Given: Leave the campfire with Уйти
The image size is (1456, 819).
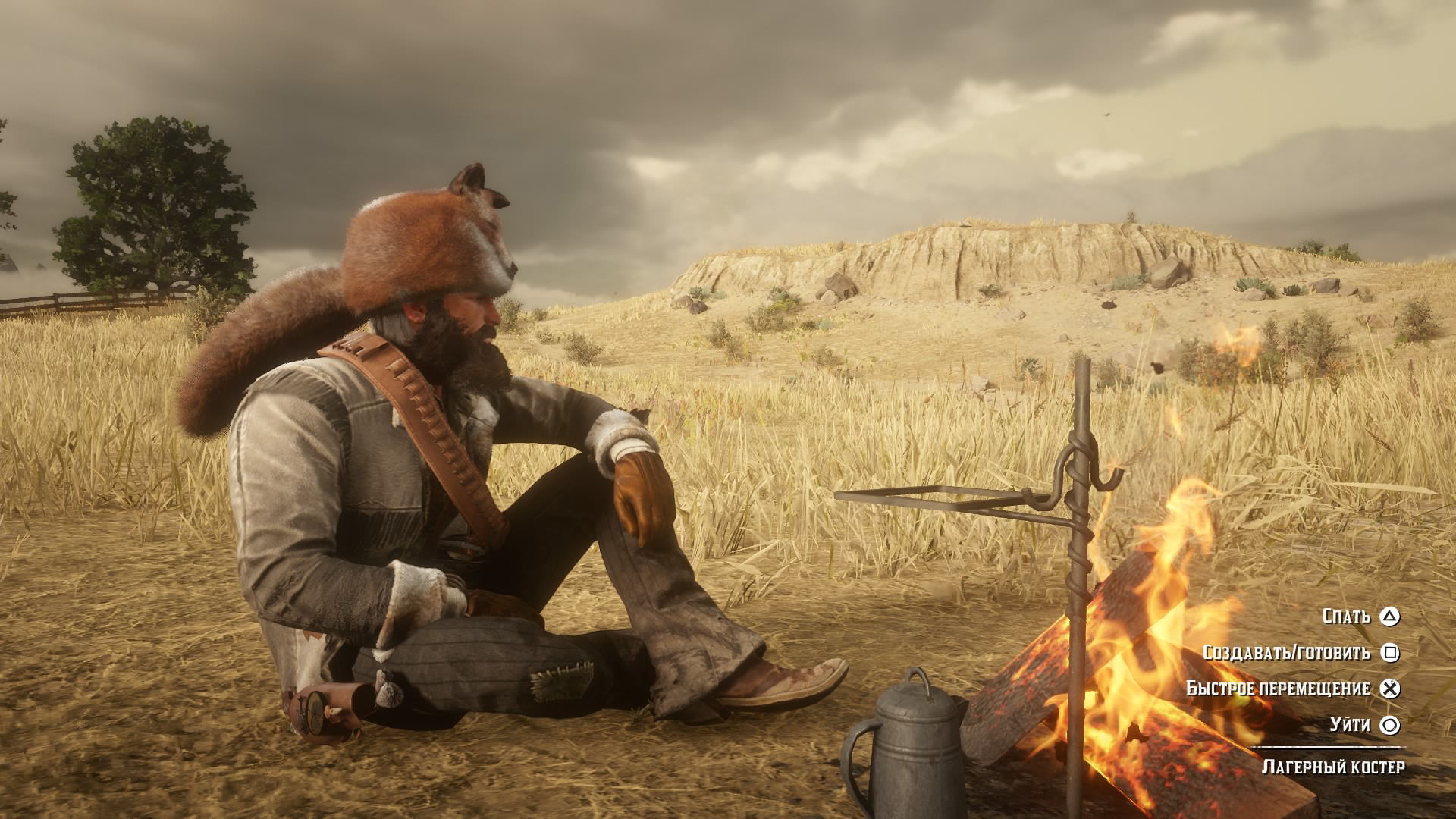Looking at the screenshot, I should pyautogui.click(x=1363, y=725).
